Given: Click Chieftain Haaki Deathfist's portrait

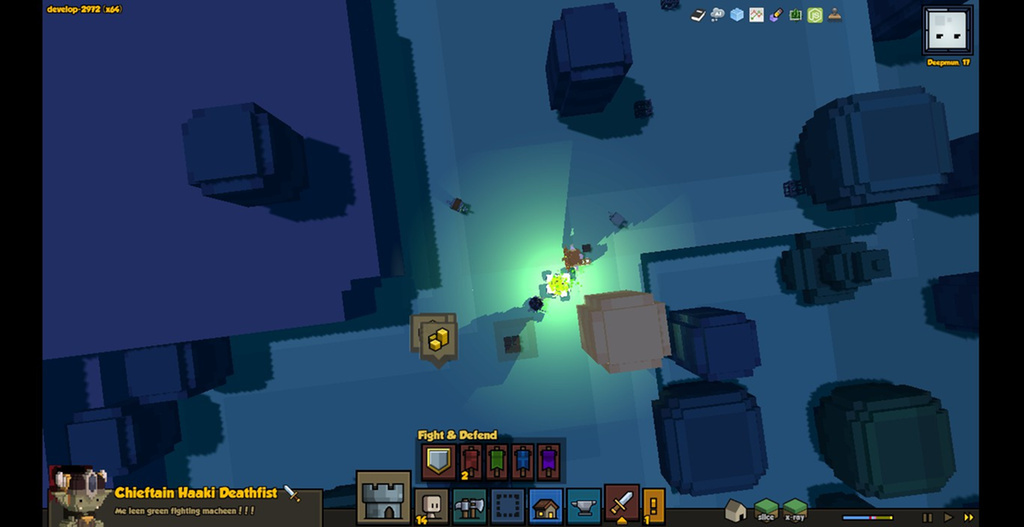Looking at the screenshot, I should click(80, 496).
